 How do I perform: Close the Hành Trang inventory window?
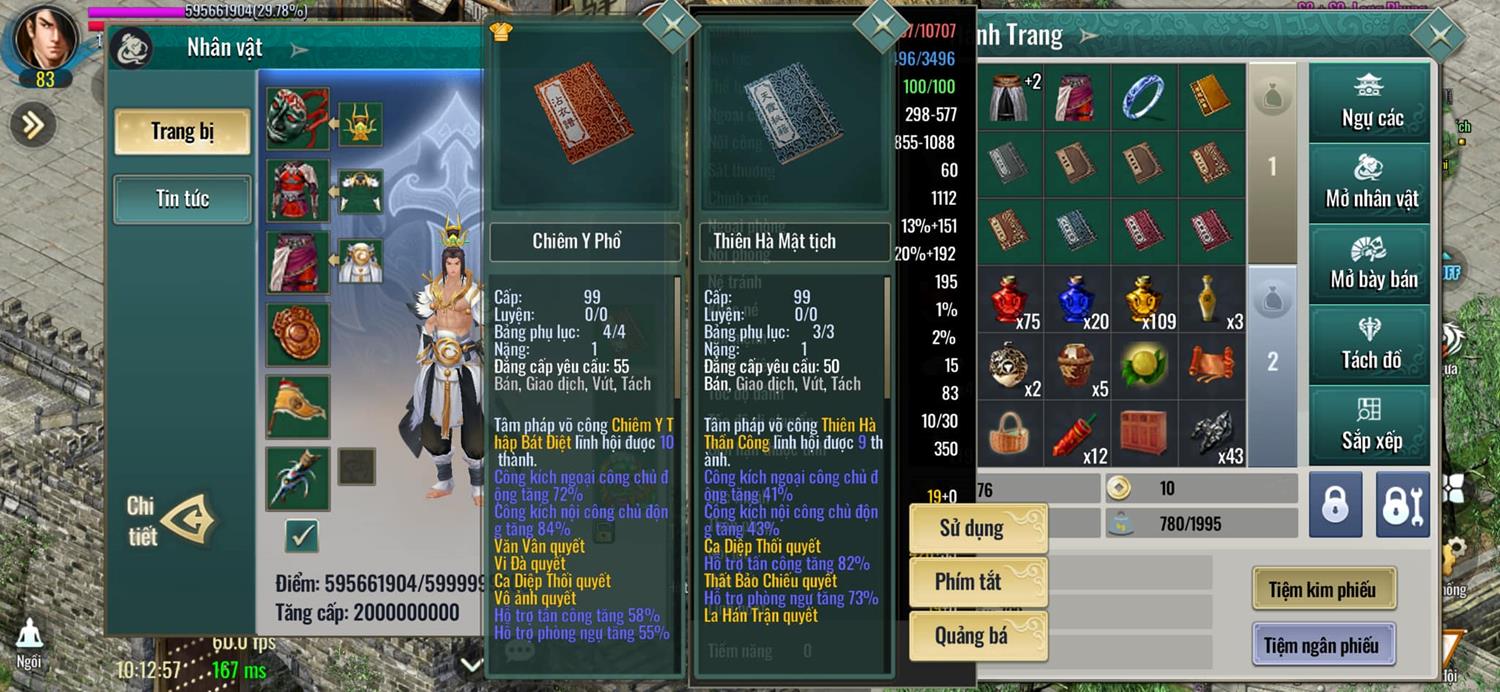pyautogui.click(x=1439, y=36)
